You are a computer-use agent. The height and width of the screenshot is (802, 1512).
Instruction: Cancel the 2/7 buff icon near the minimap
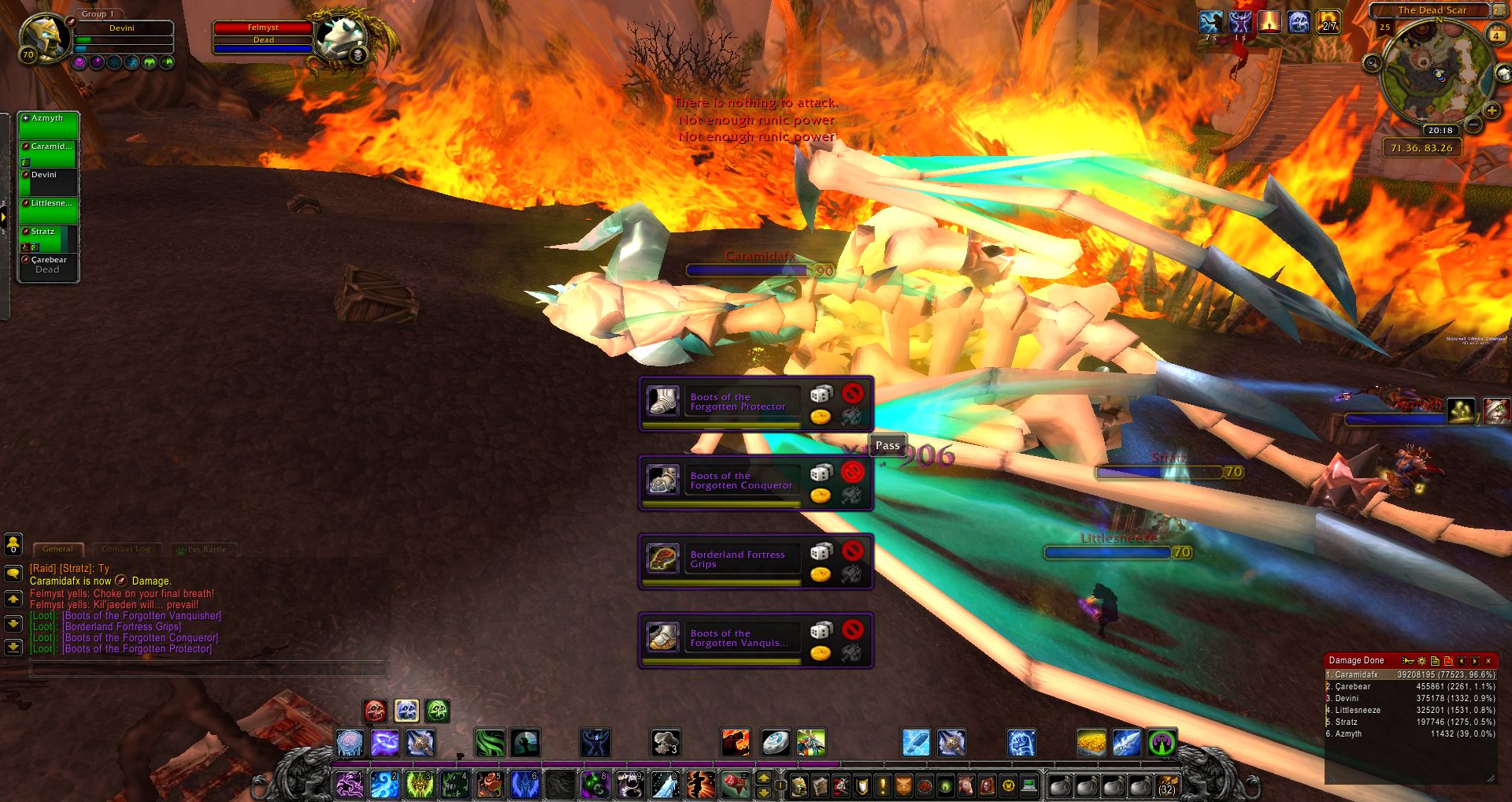click(x=1329, y=23)
